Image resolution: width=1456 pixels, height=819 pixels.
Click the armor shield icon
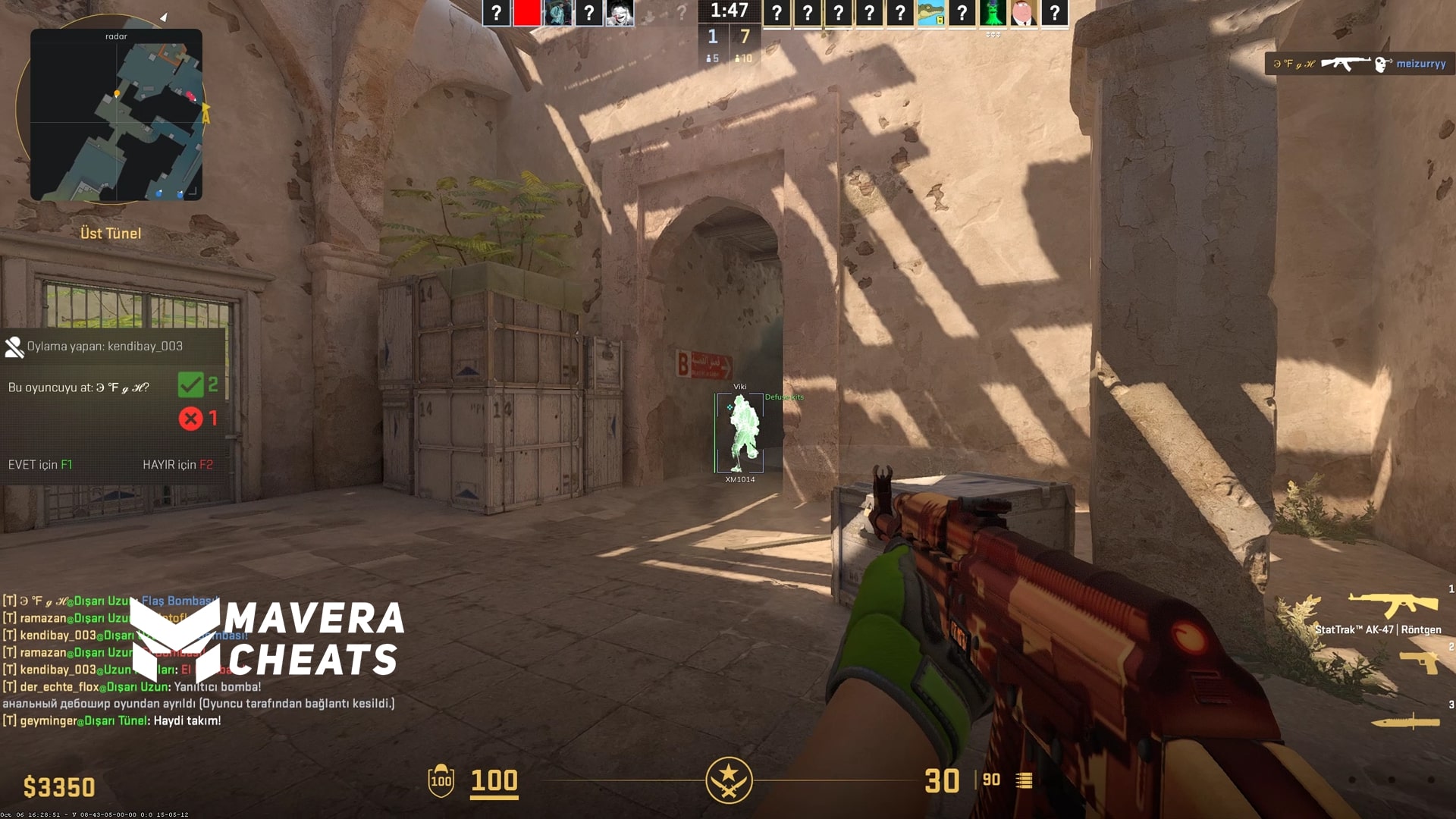pos(441,780)
